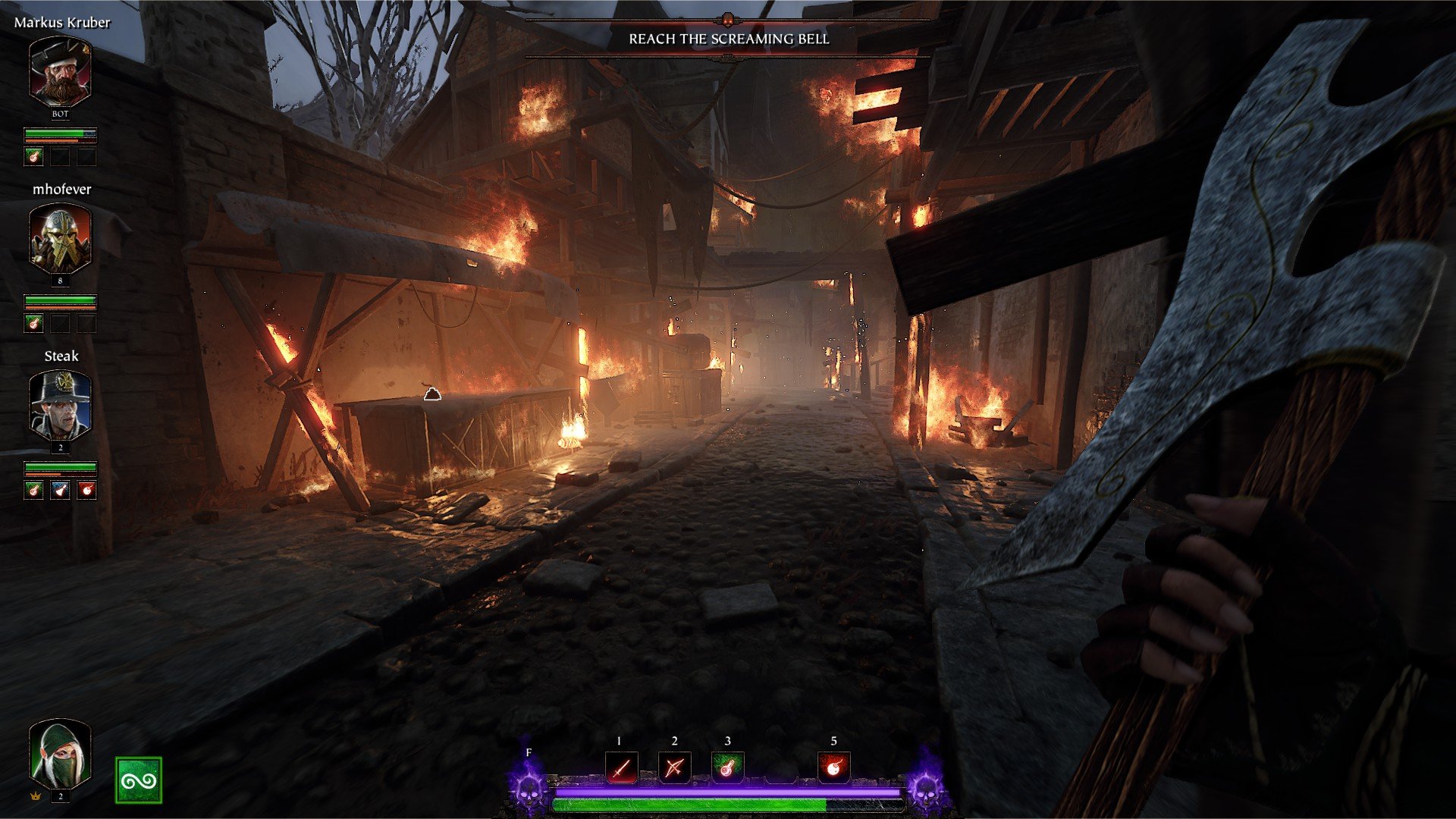
Task: Select the melee sword weapon slot
Action: (x=621, y=768)
